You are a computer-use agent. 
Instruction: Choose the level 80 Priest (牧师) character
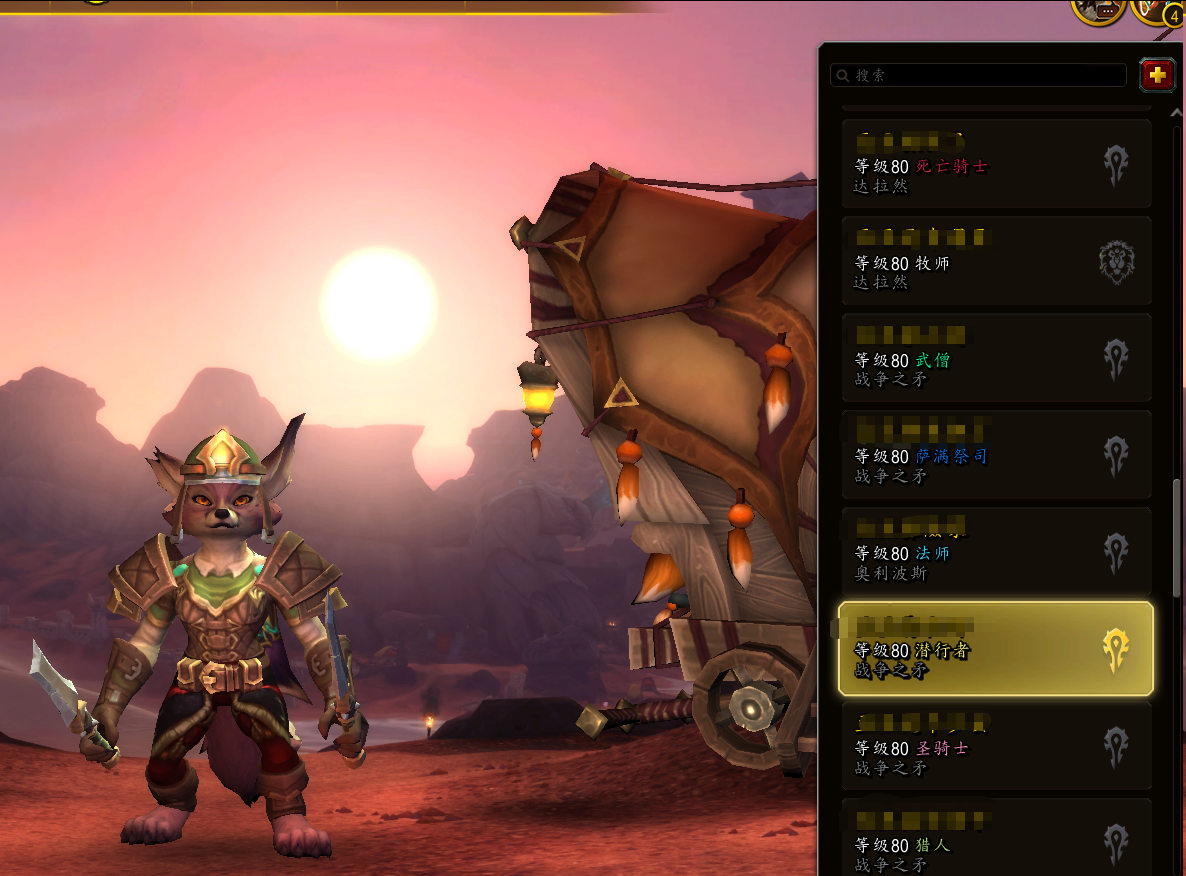pyautogui.click(x=996, y=261)
